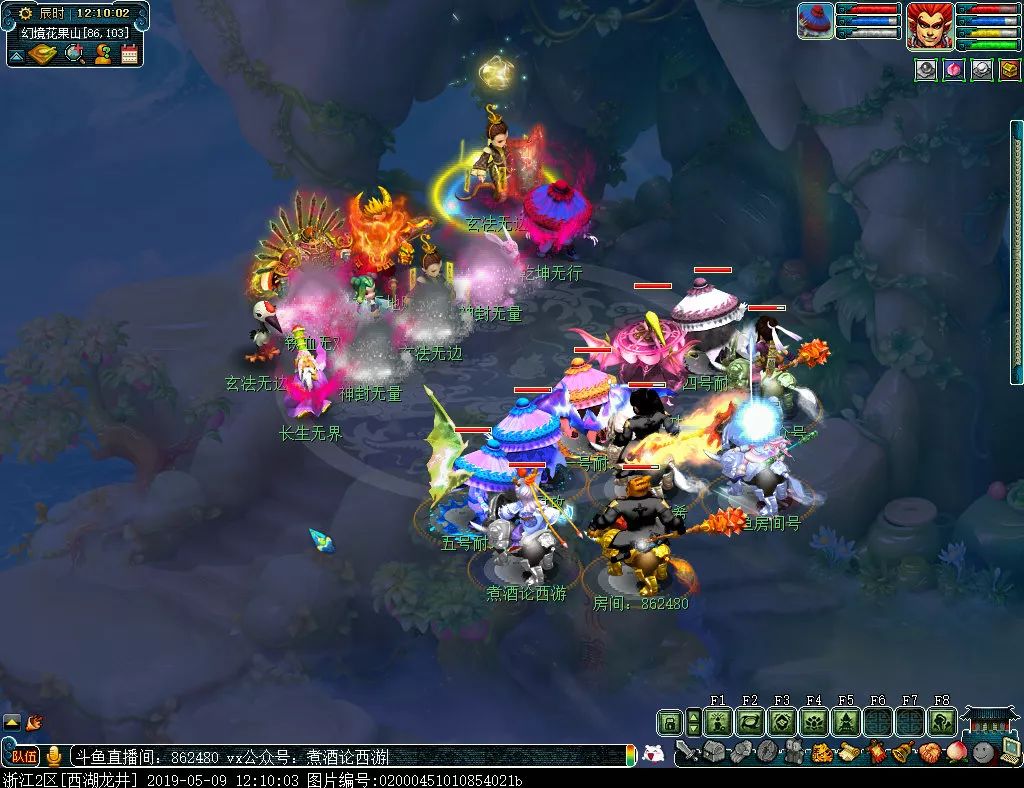Use the F5 pagoda skill shortcut
The width and height of the screenshot is (1024, 788).
click(x=846, y=723)
